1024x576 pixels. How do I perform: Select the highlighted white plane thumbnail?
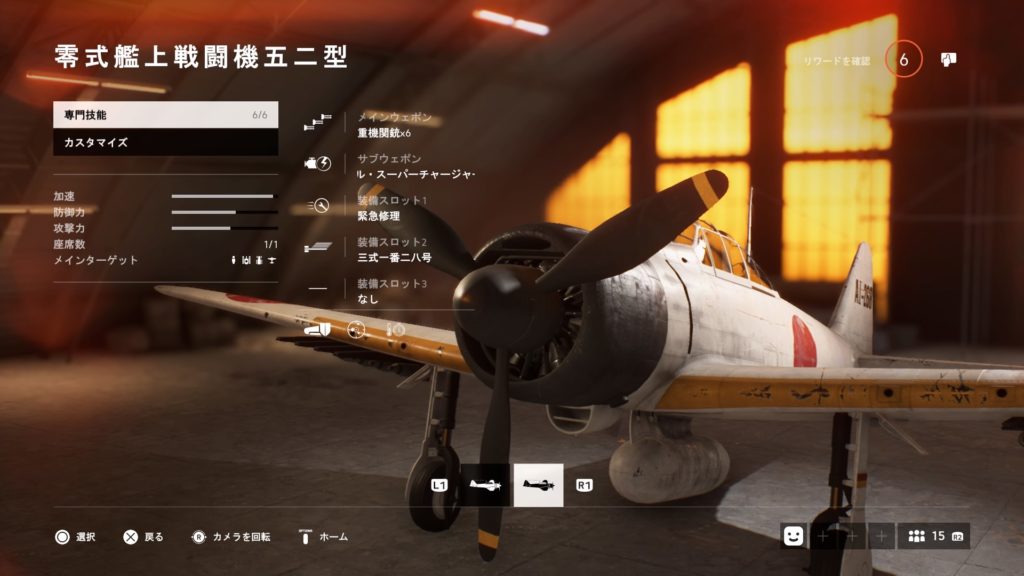tap(538, 485)
